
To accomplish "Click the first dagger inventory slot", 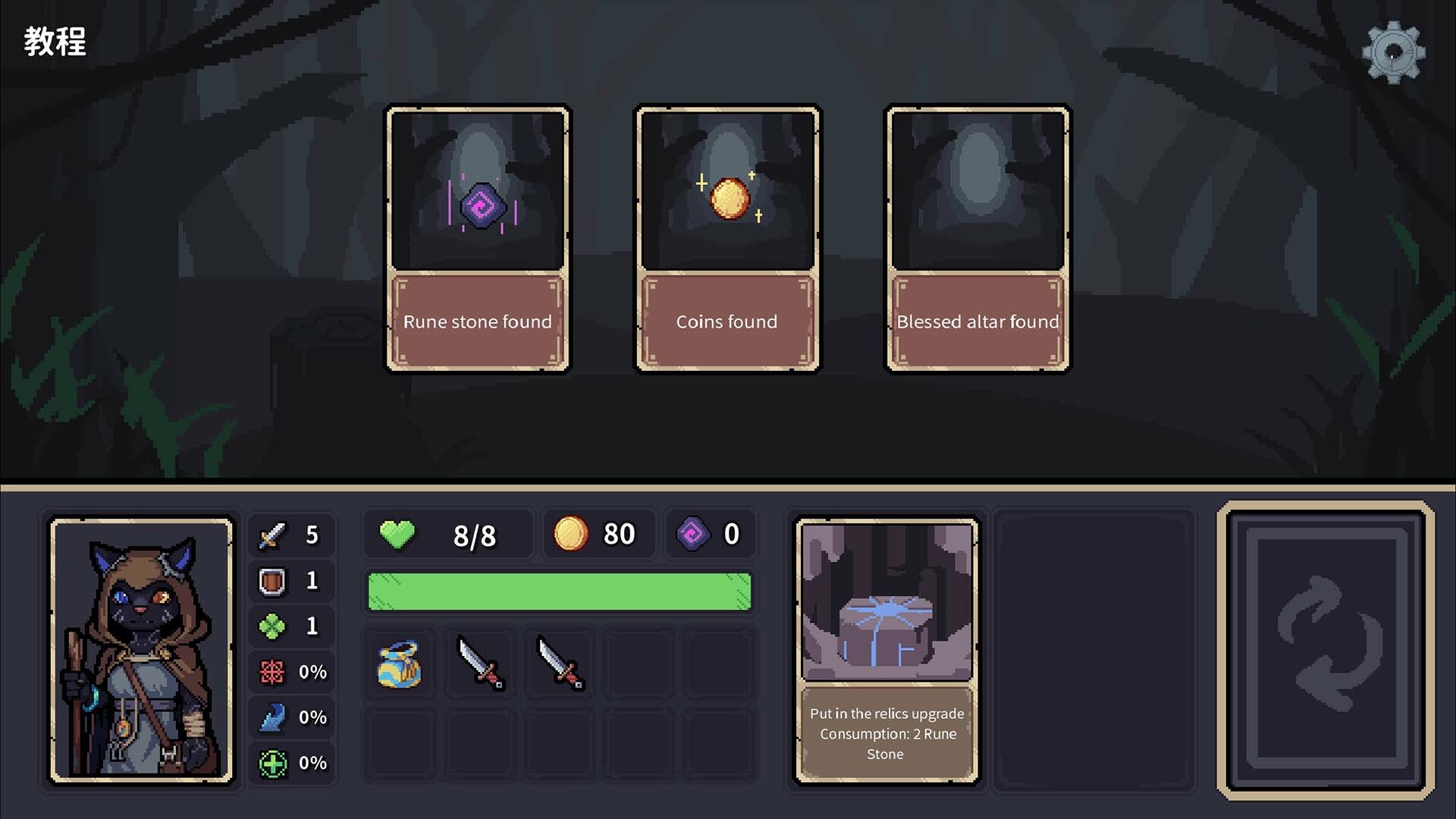I will 480,664.
